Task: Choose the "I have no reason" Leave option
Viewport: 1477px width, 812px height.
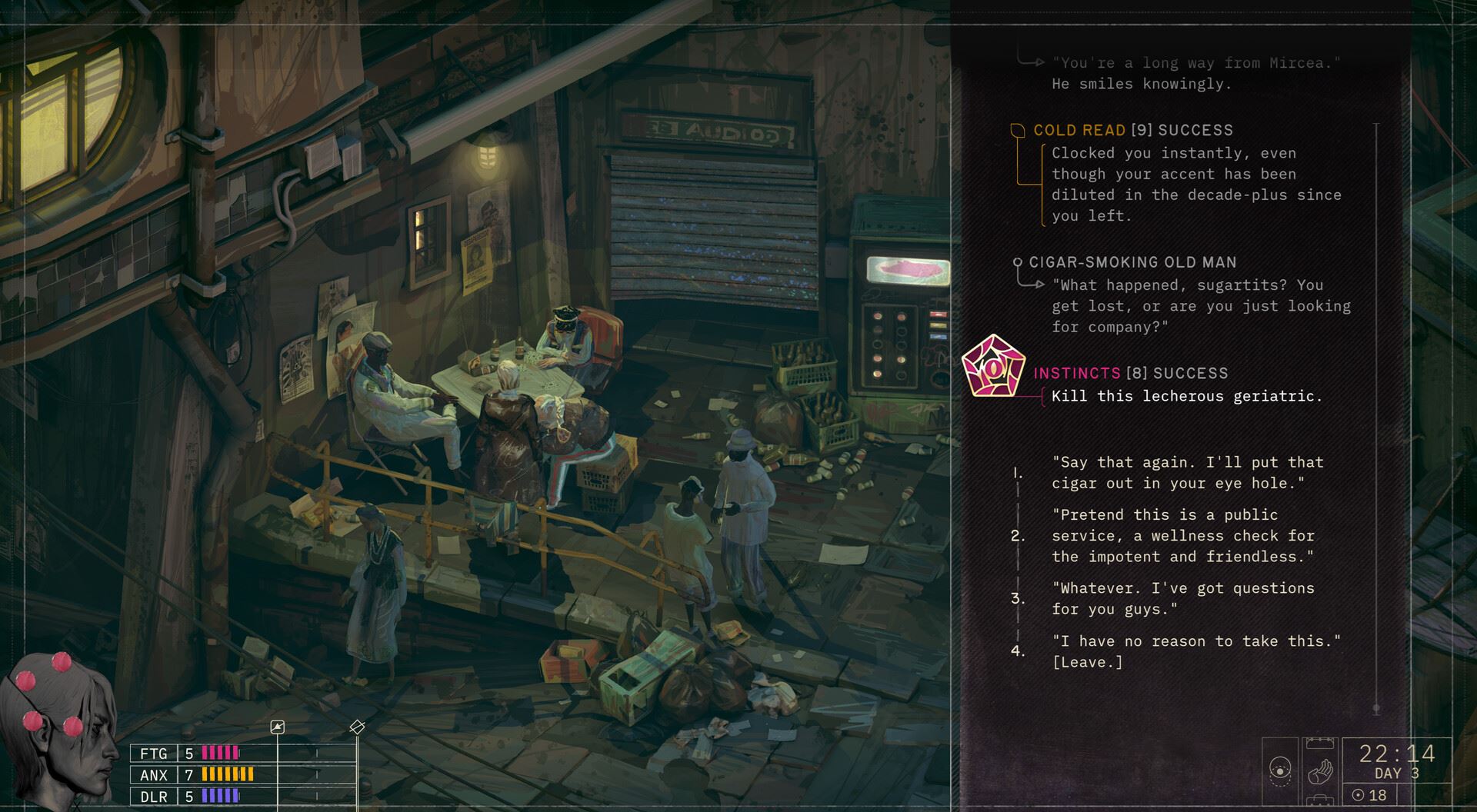Action: click(x=1195, y=651)
